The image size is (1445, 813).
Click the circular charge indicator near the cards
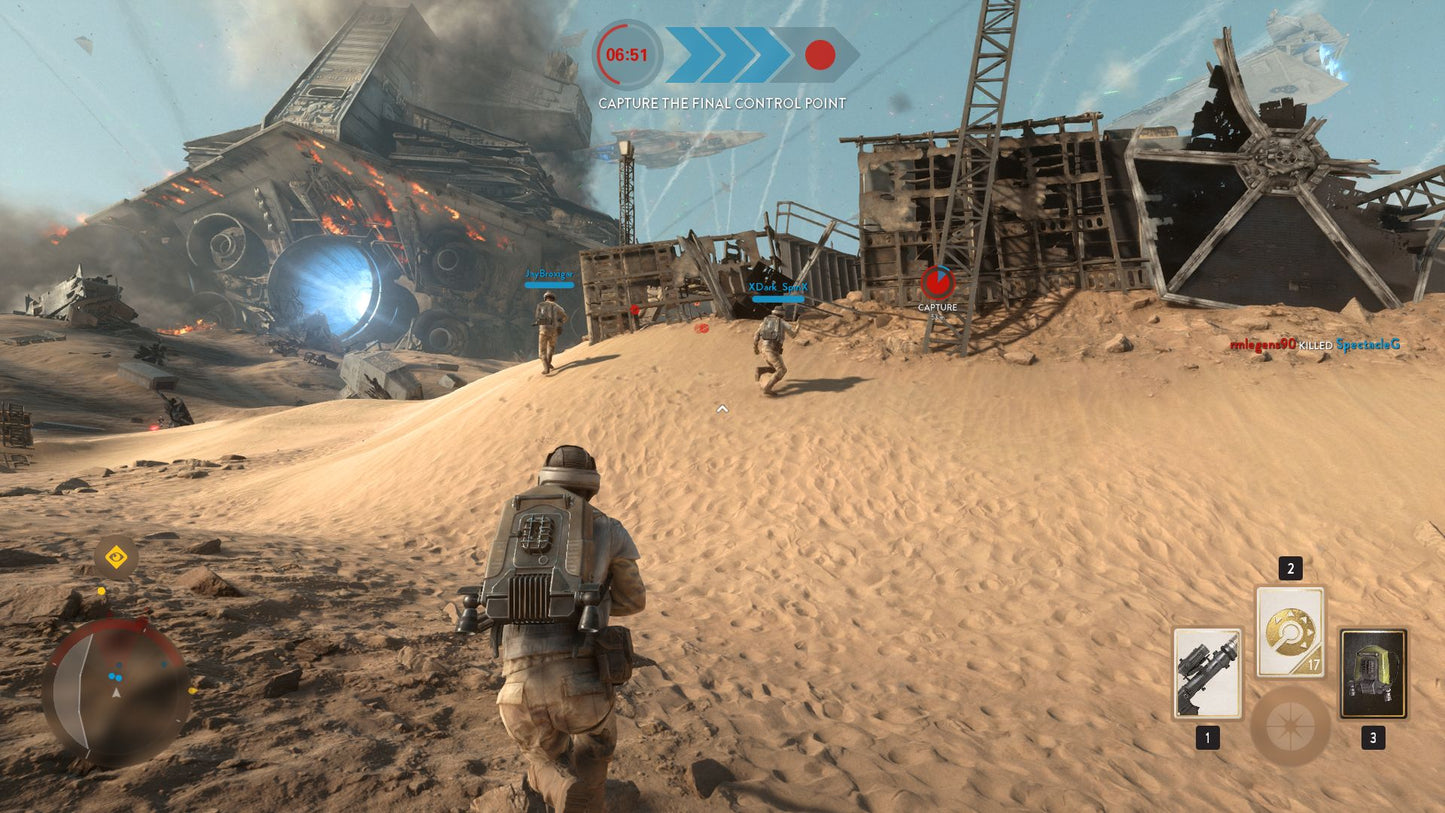click(x=1290, y=727)
